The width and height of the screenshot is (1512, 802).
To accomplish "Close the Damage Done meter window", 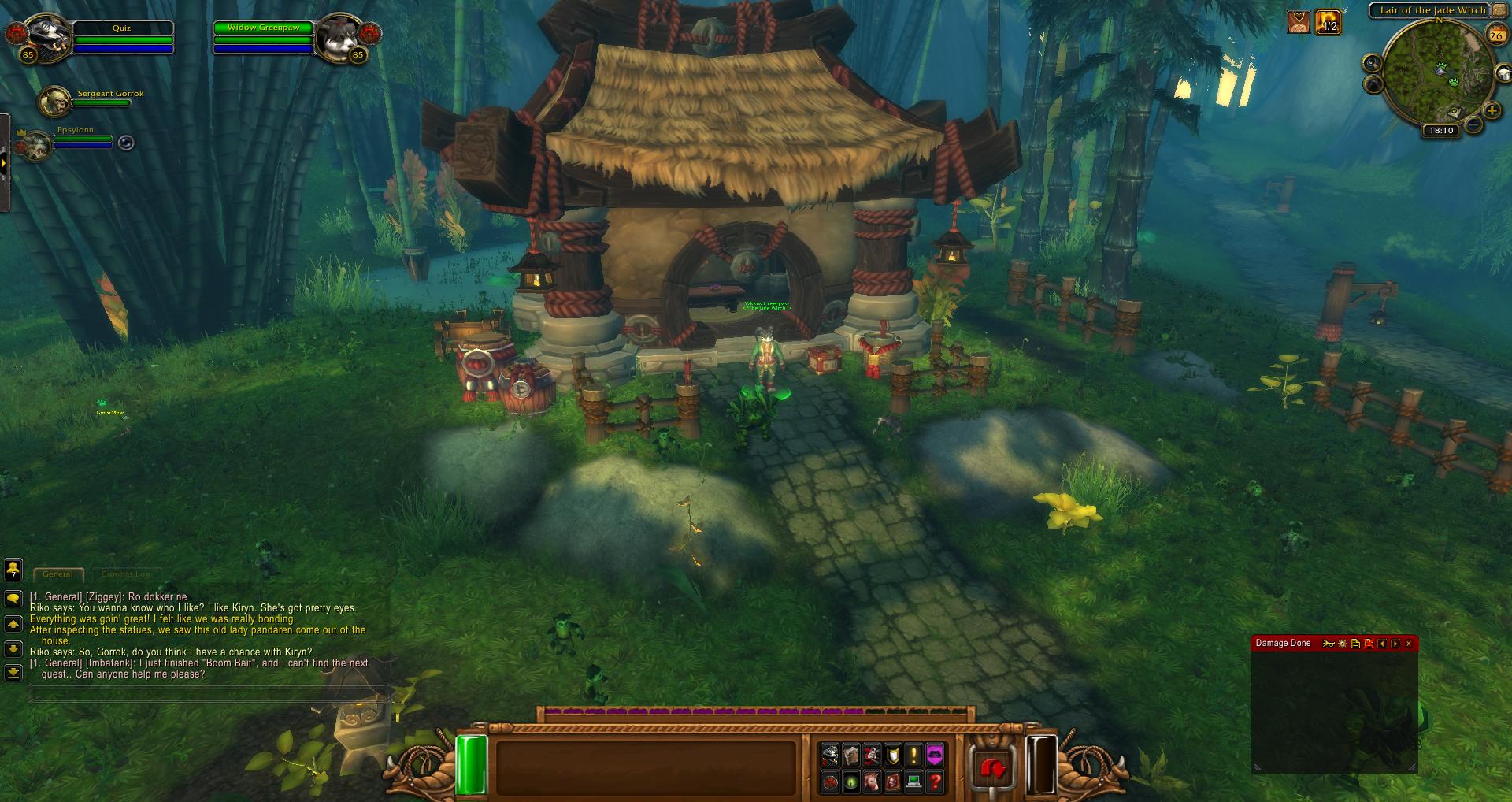I will tap(1409, 644).
